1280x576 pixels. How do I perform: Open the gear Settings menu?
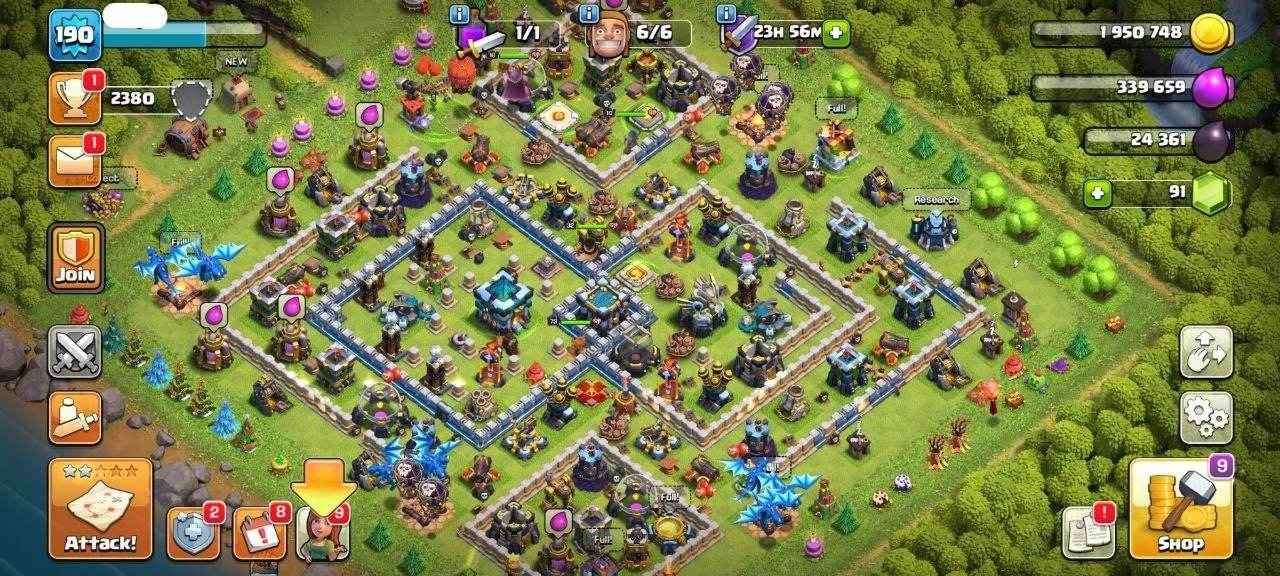point(1205,418)
